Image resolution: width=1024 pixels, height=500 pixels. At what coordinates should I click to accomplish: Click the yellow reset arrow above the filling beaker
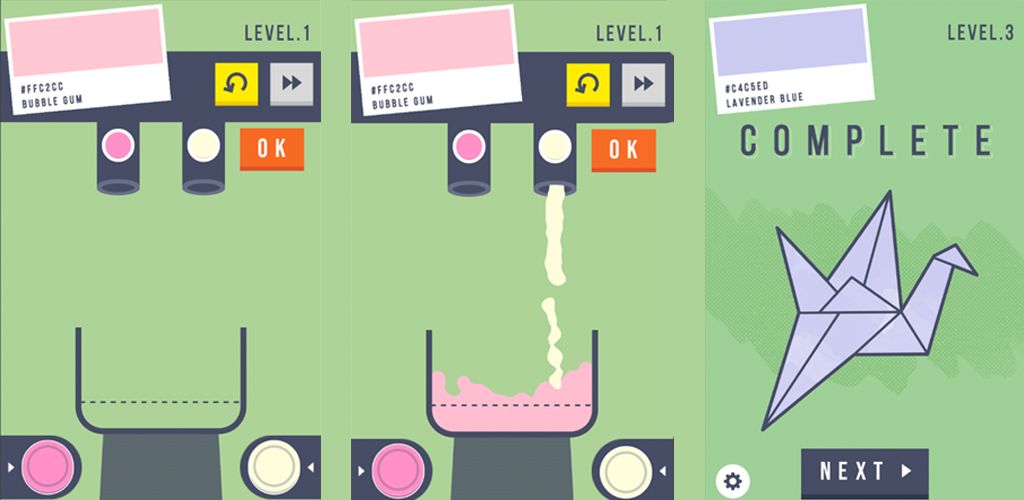click(x=587, y=84)
